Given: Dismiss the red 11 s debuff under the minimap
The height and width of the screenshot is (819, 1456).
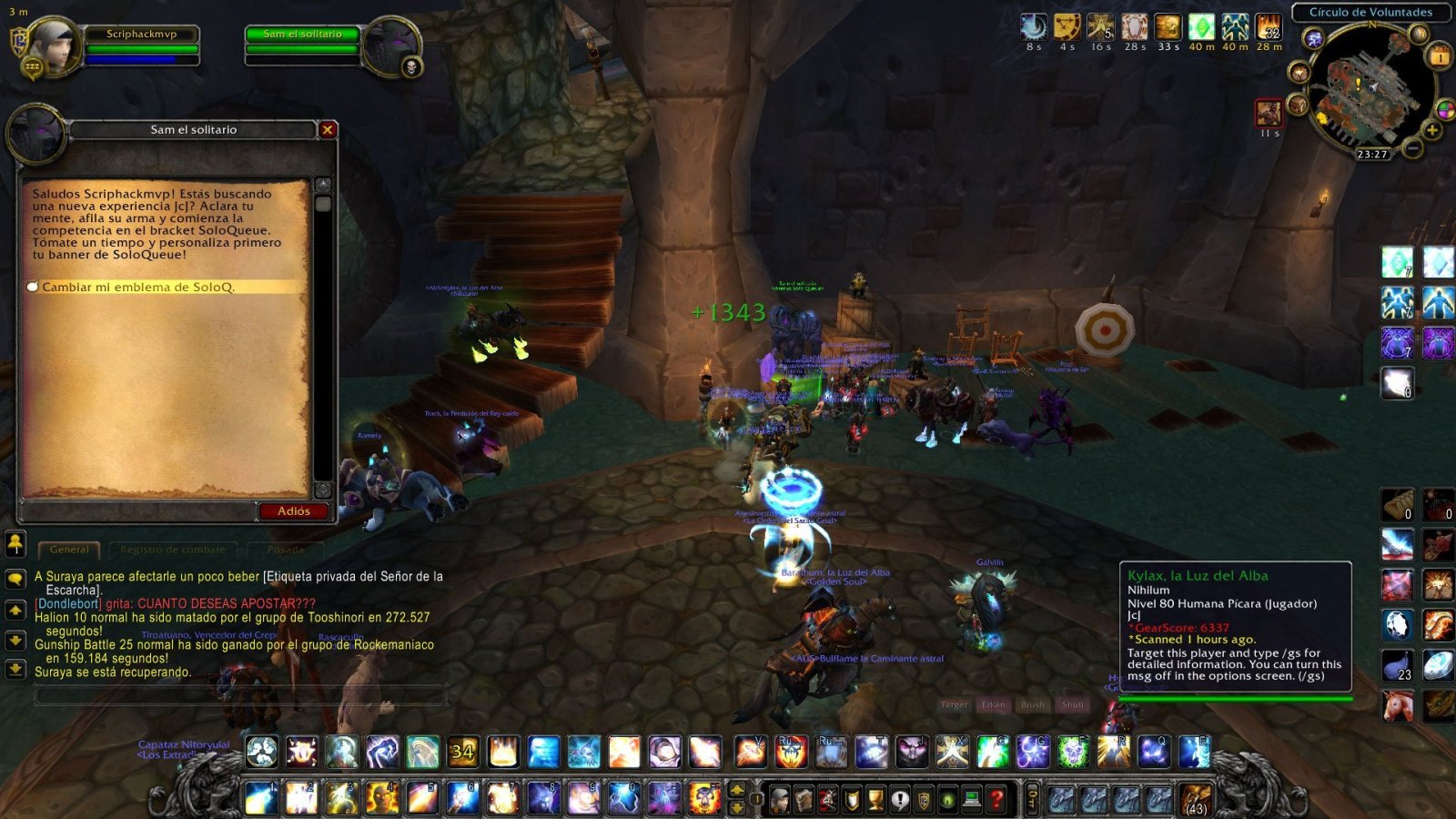Looking at the screenshot, I should (1269, 112).
